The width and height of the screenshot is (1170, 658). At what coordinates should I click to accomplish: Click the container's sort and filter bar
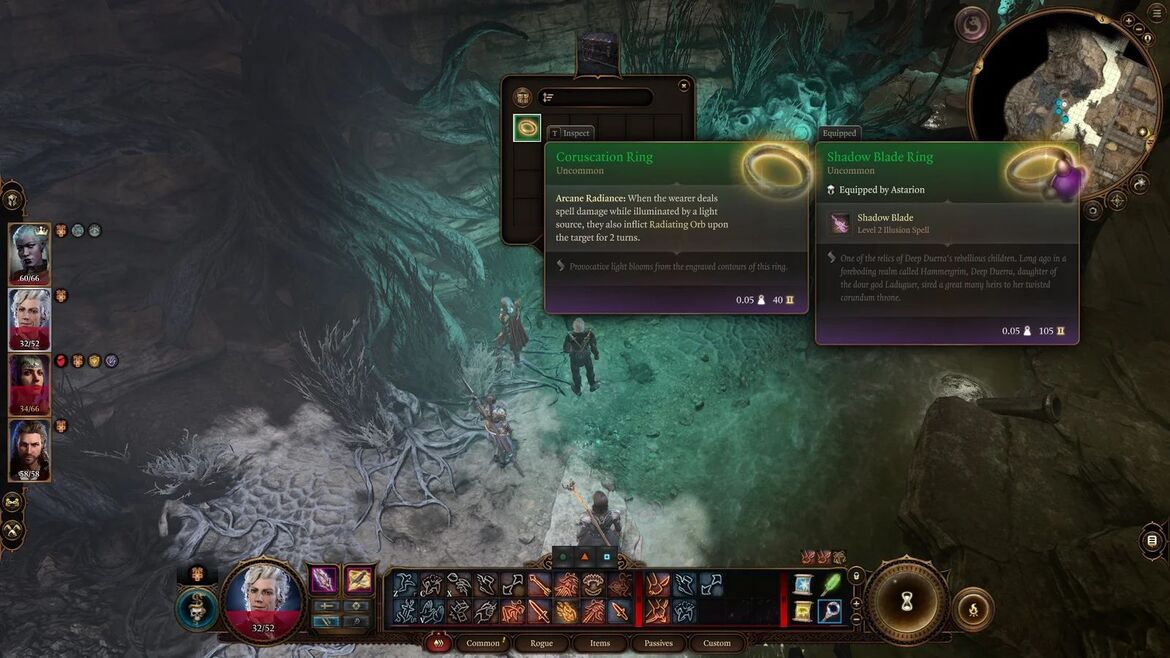tap(596, 97)
